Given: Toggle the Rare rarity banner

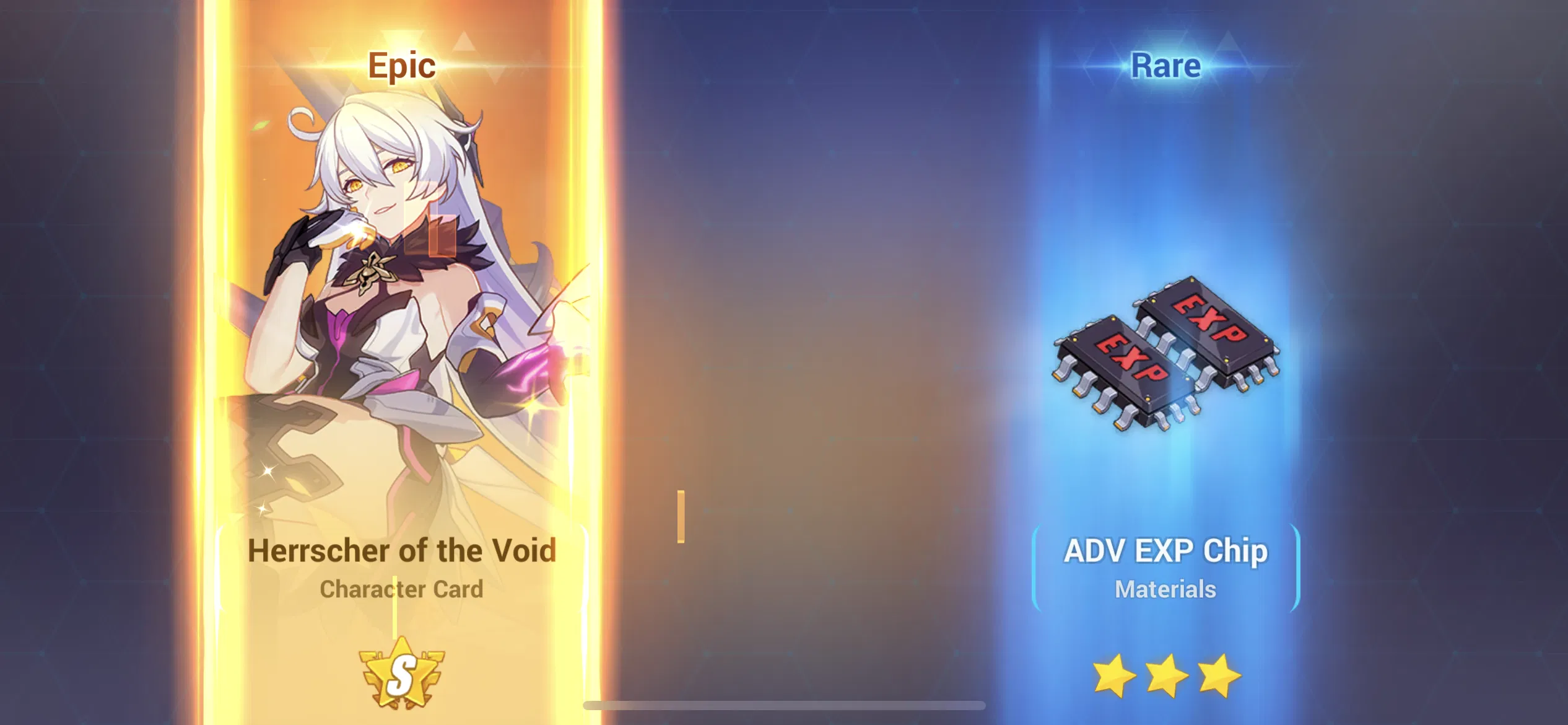Looking at the screenshot, I should point(1164,65).
